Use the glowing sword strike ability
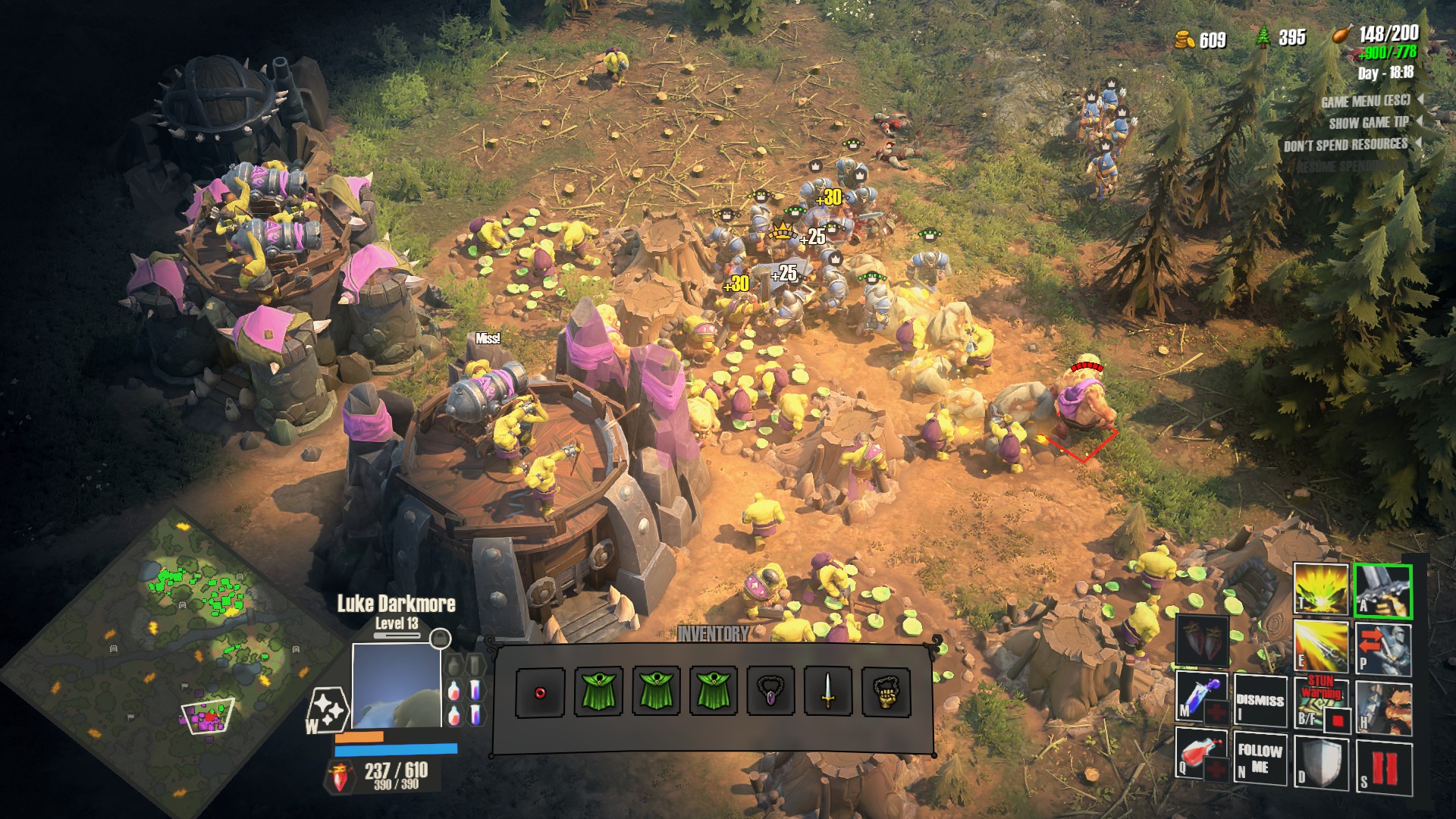 tap(1320, 645)
